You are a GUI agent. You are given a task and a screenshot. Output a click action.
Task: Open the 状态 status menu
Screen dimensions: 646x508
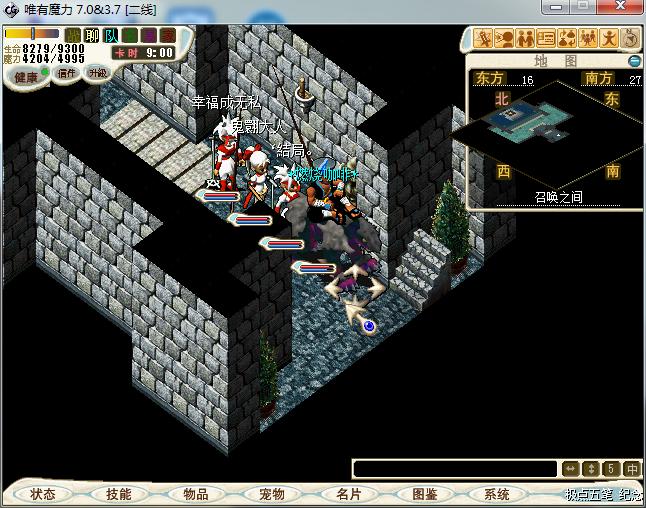(x=43, y=494)
